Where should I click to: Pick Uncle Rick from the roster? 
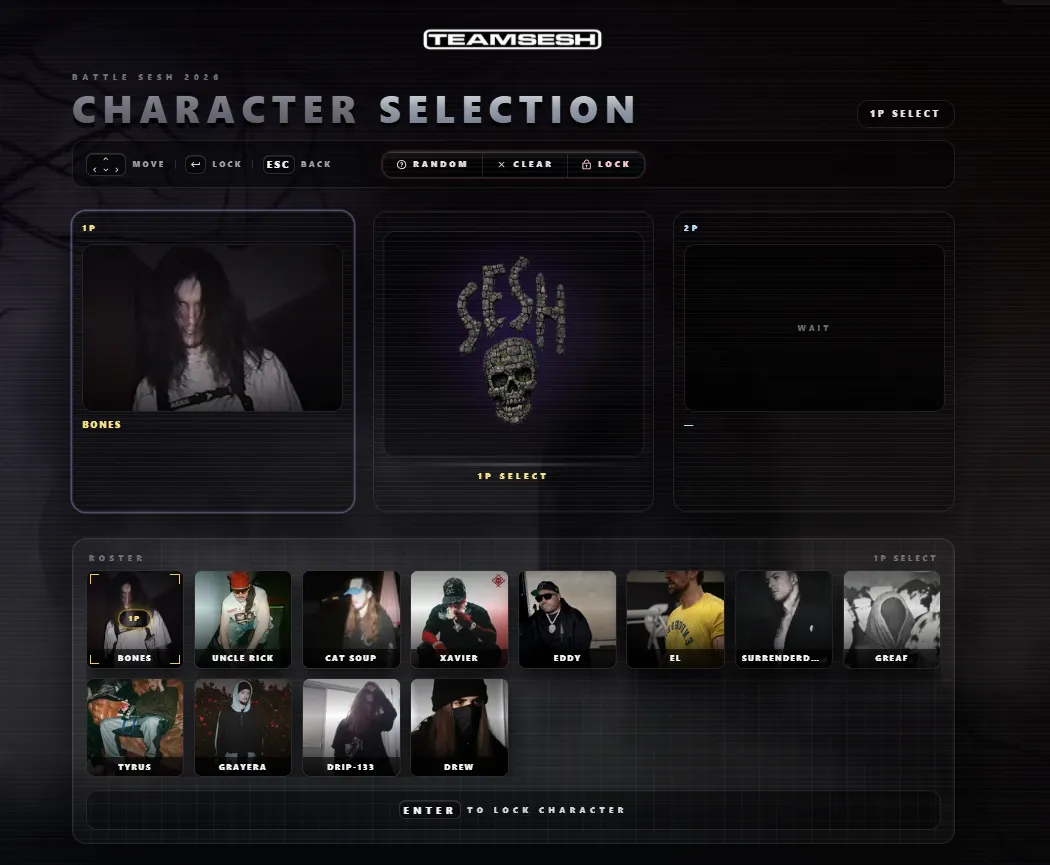[x=243, y=618]
